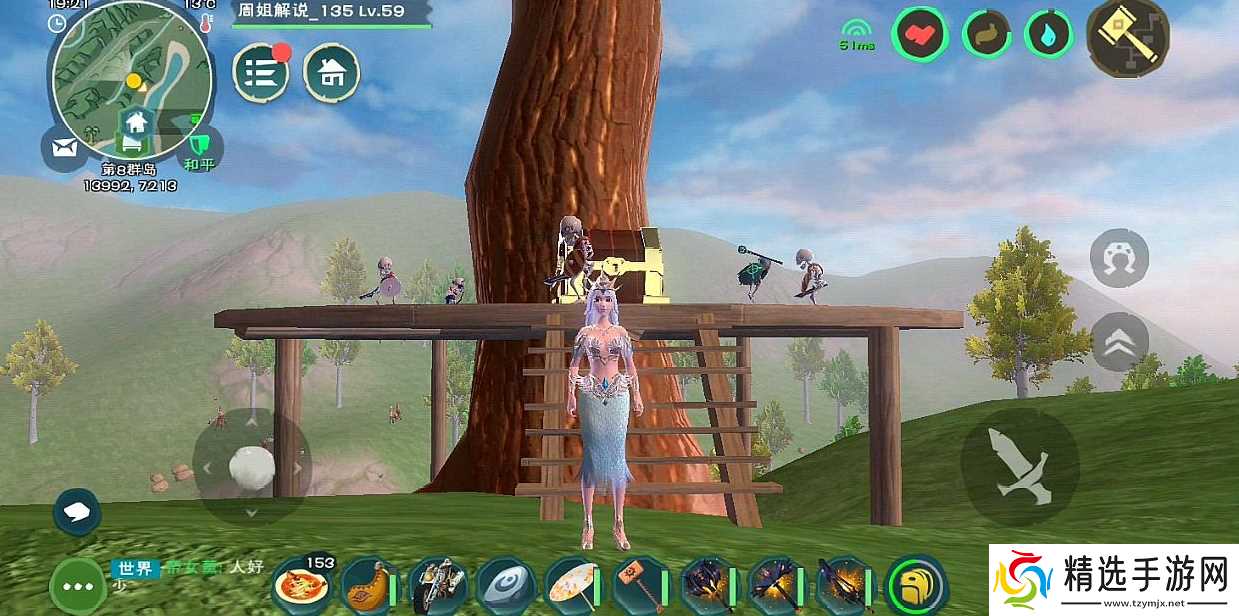The width and height of the screenshot is (1239, 616).
Task: Open the green three-dots menu button
Action: [77, 581]
